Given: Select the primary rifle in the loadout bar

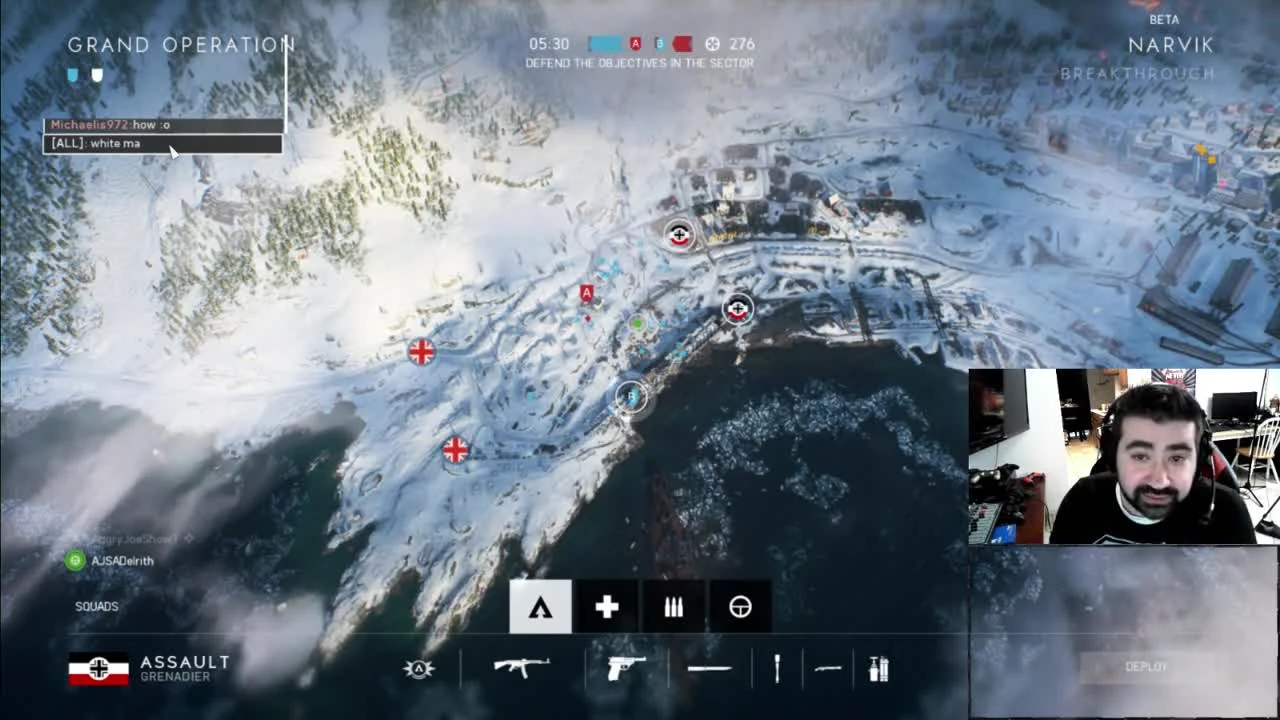Looking at the screenshot, I should click(523, 668).
